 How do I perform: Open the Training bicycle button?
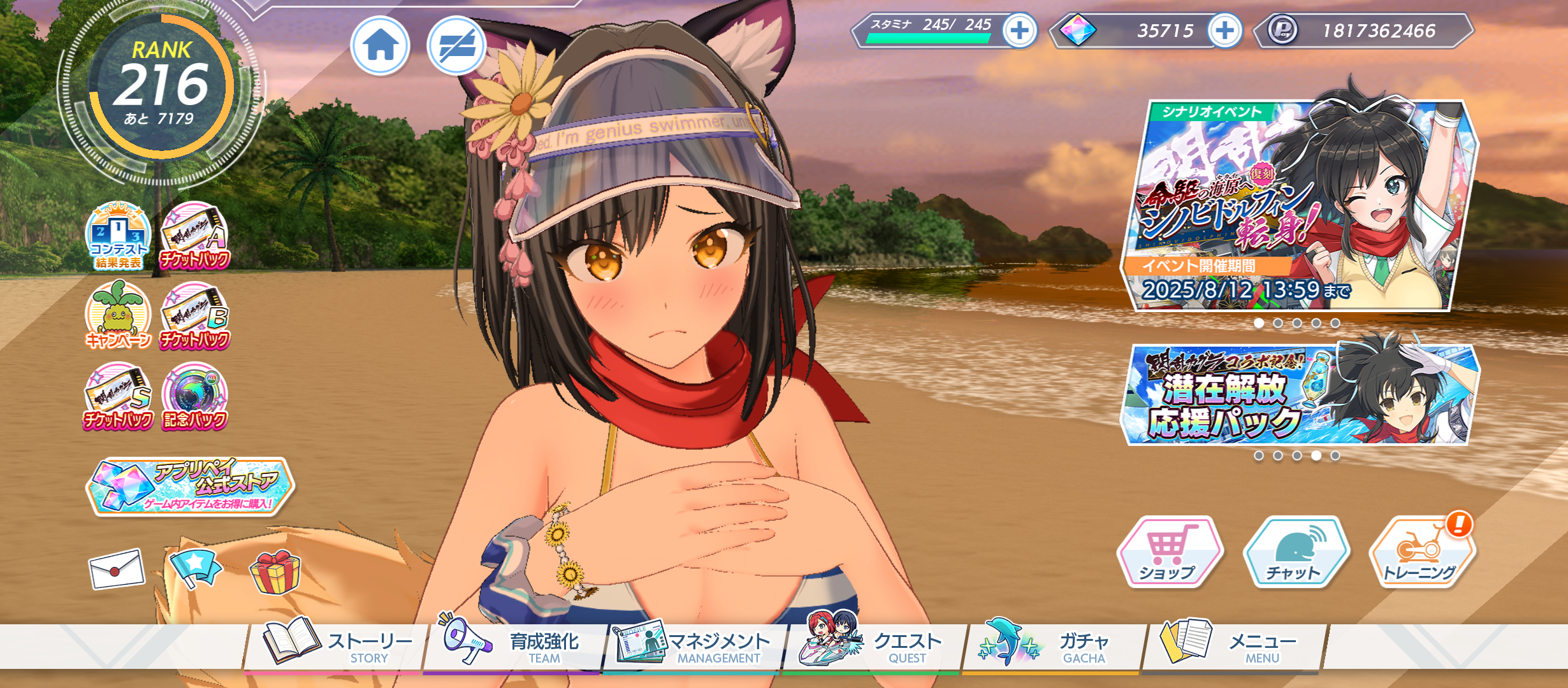tap(1421, 552)
